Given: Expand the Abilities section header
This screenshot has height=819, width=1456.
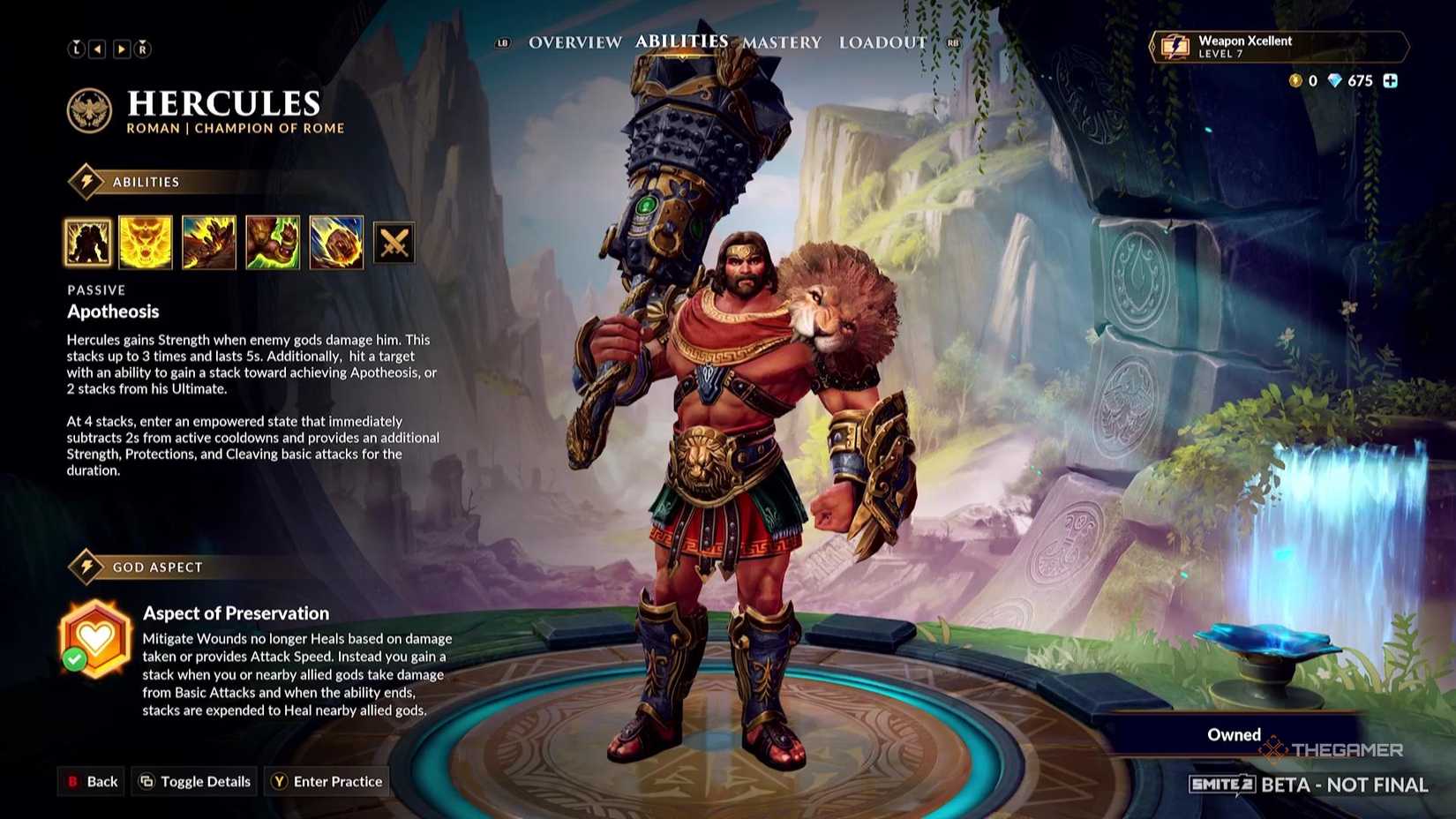Looking at the screenshot, I should [148, 181].
